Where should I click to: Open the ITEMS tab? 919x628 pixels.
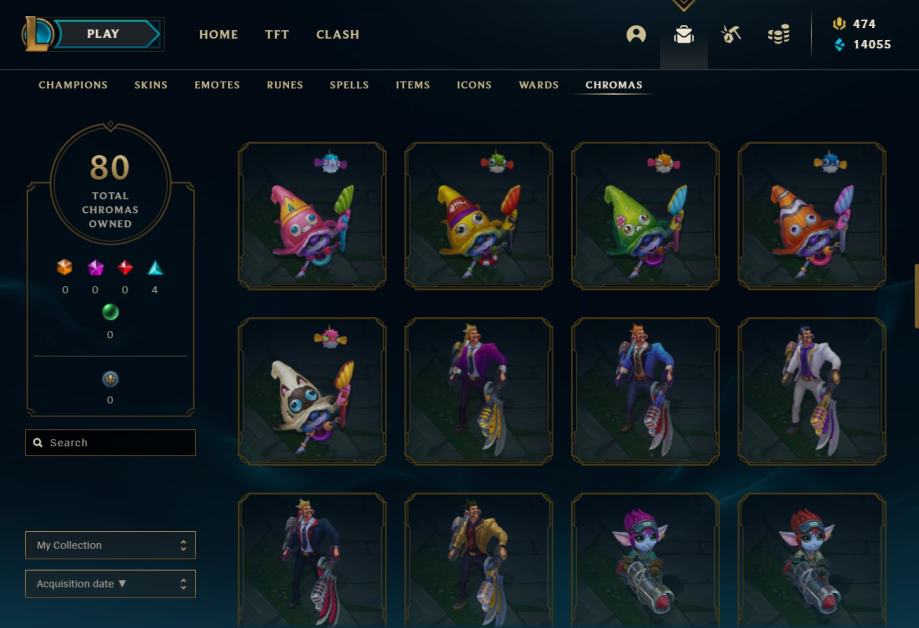click(x=413, y=85)
